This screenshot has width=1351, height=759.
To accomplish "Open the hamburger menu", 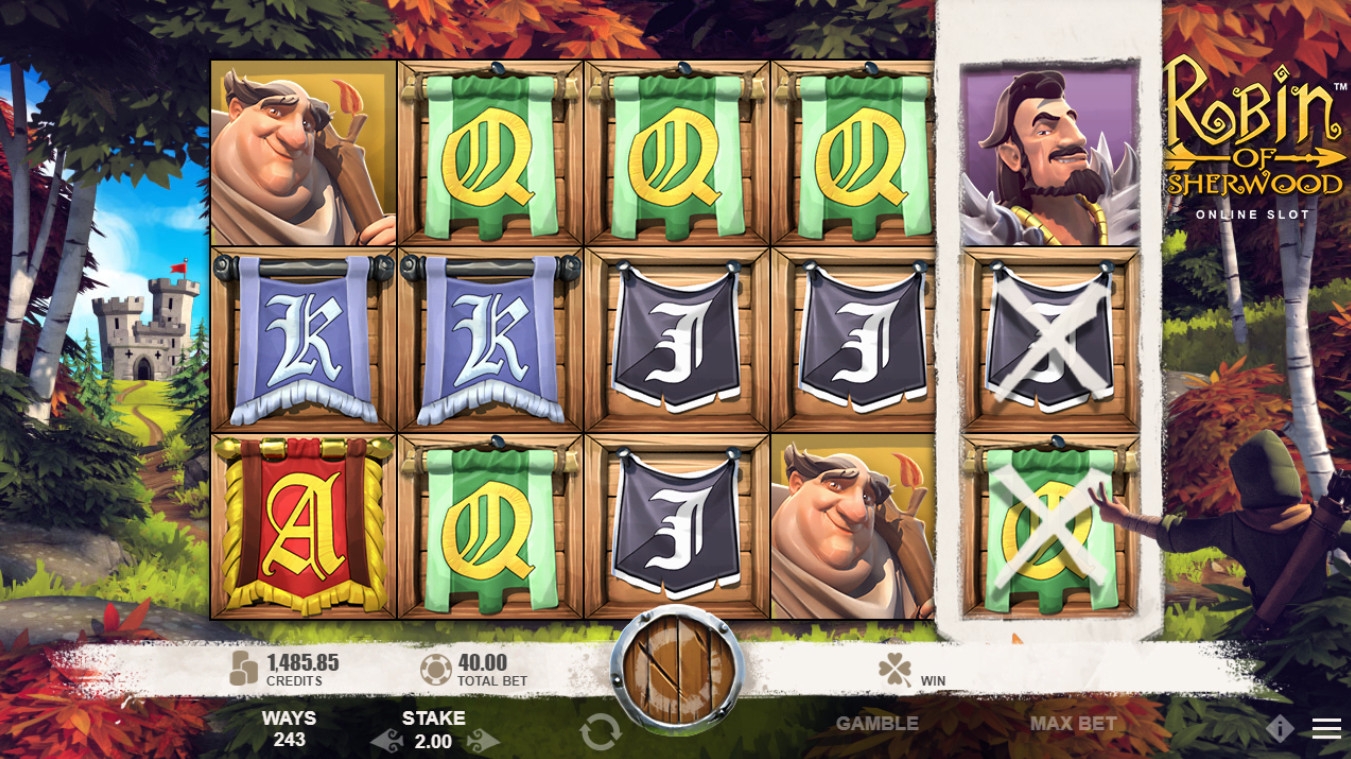I will click(x=1326, y=729).
